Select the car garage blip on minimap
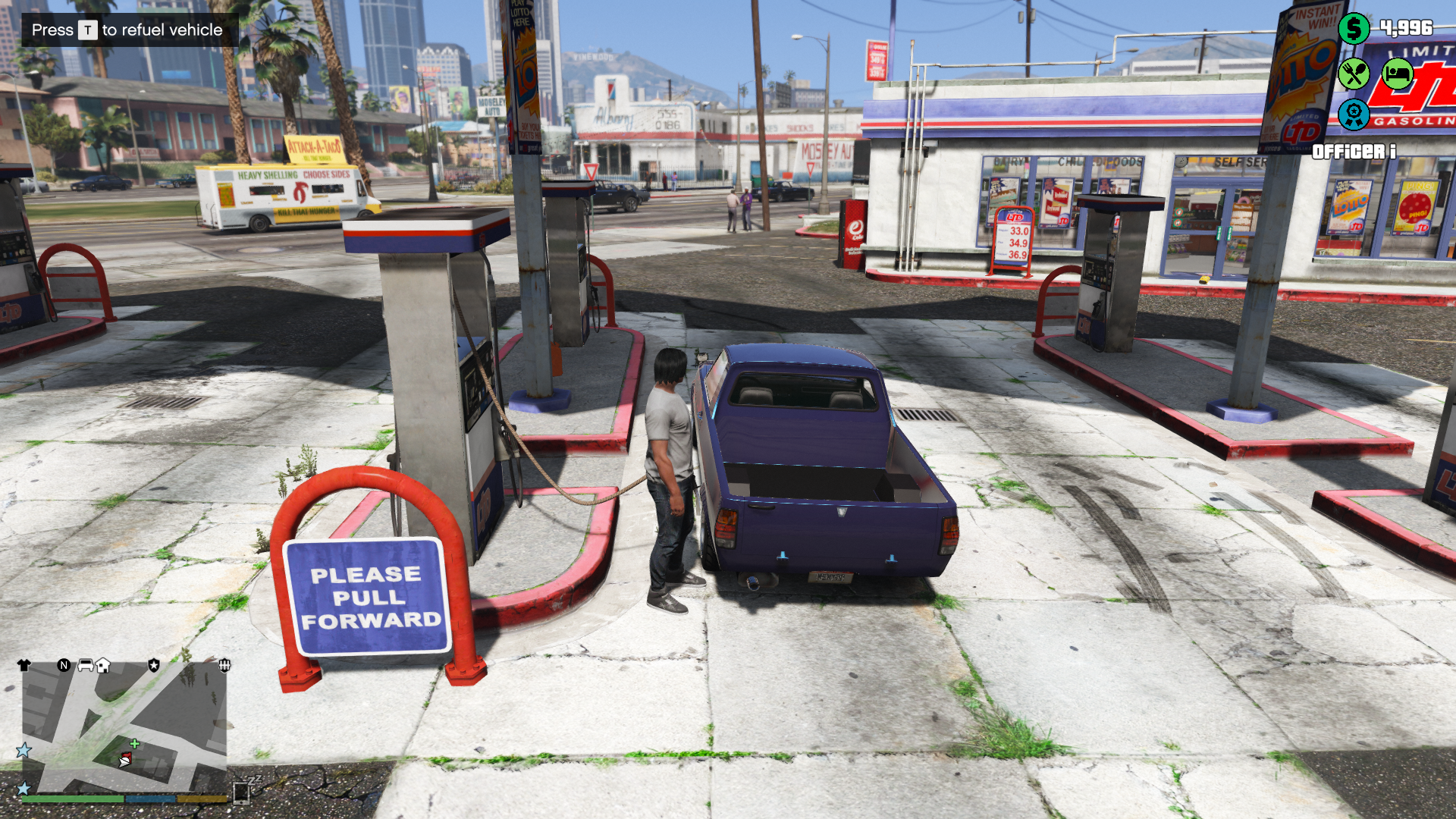The image size is (1456, 819). tap(86, 665)
